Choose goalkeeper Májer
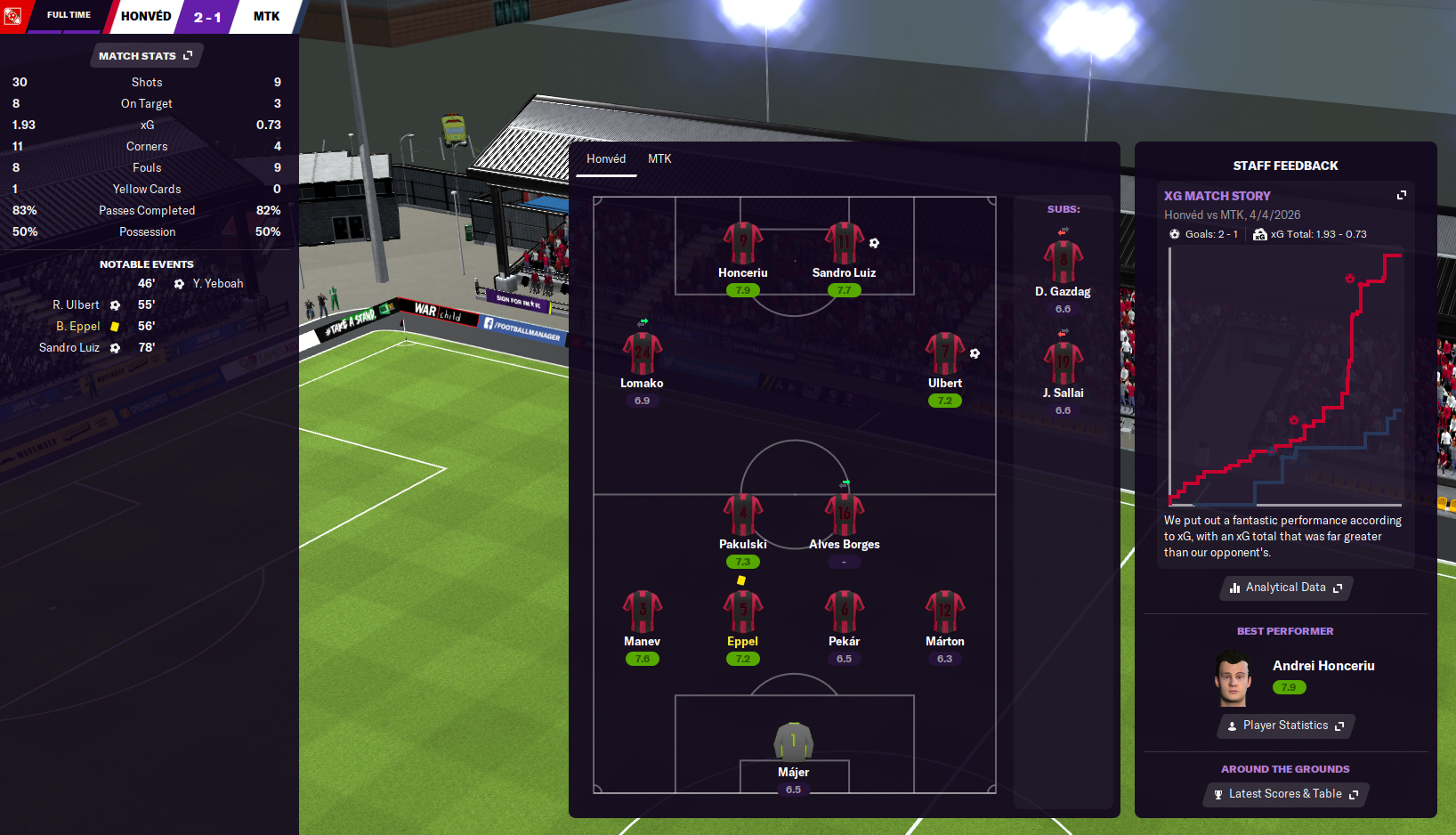 (x=793, y=743)
